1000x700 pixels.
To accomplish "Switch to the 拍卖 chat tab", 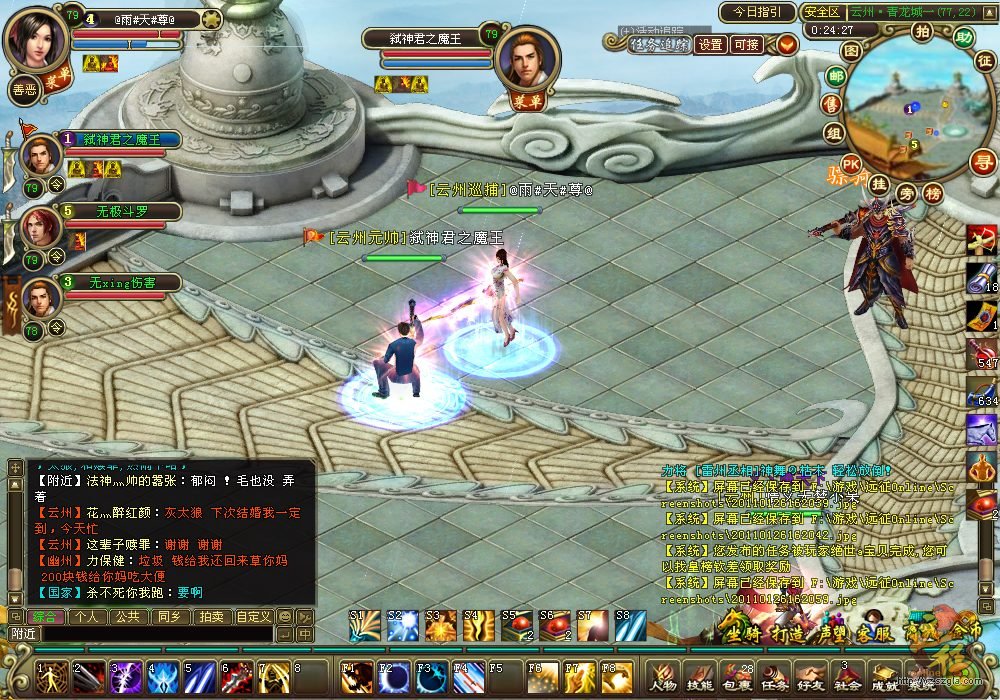I will pos(210,617).
